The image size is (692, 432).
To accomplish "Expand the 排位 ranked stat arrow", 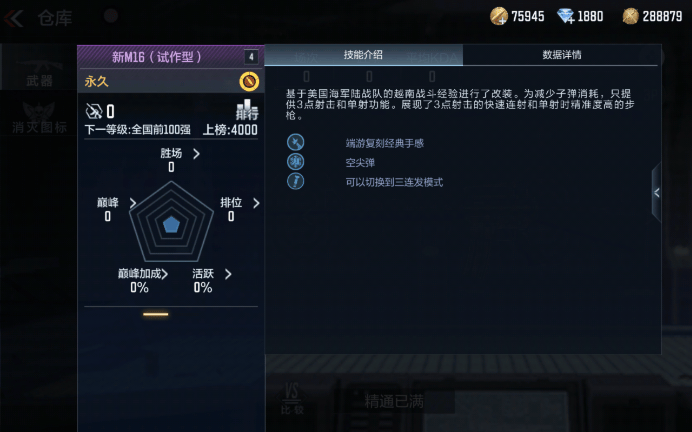I will 256,203.
